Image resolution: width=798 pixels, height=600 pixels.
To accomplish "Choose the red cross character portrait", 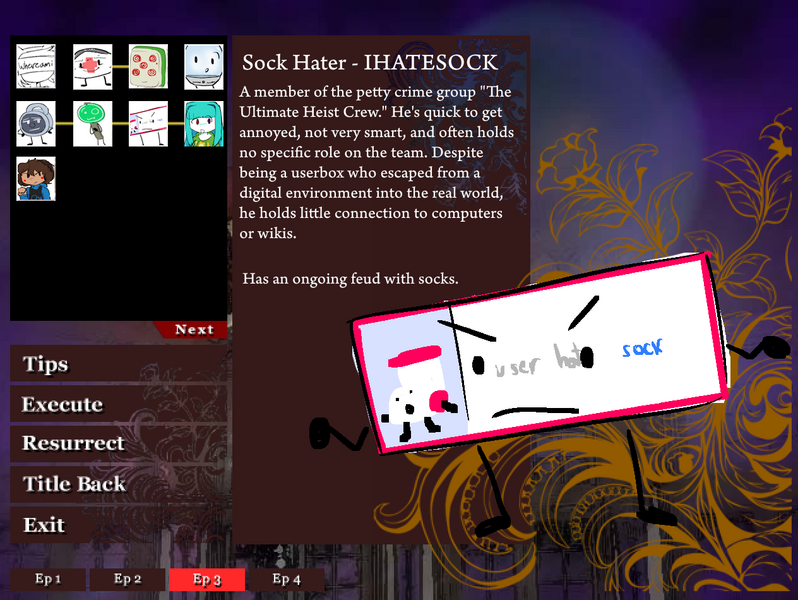I will [92, 65].
